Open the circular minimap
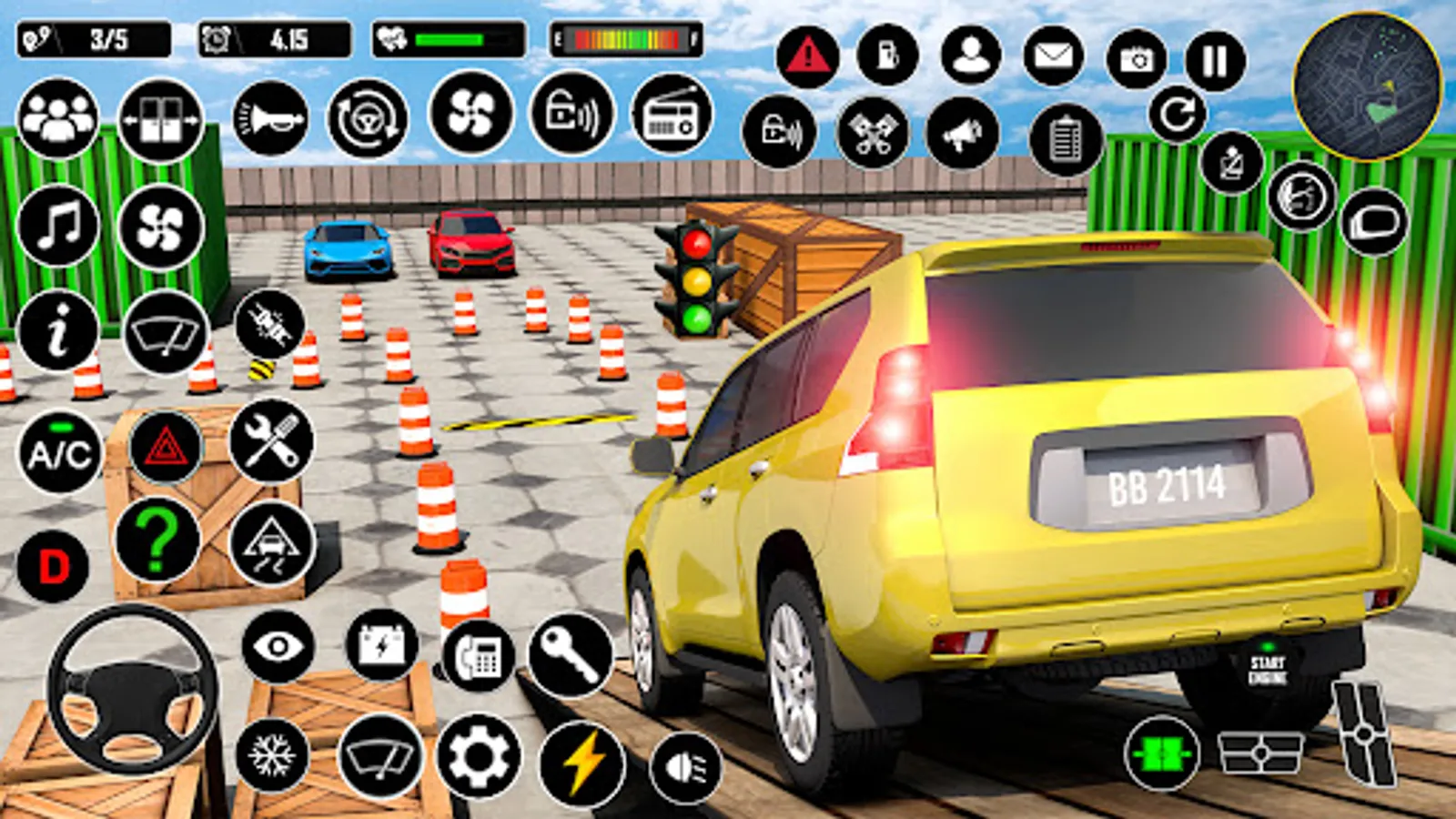 coord(1367,86)
